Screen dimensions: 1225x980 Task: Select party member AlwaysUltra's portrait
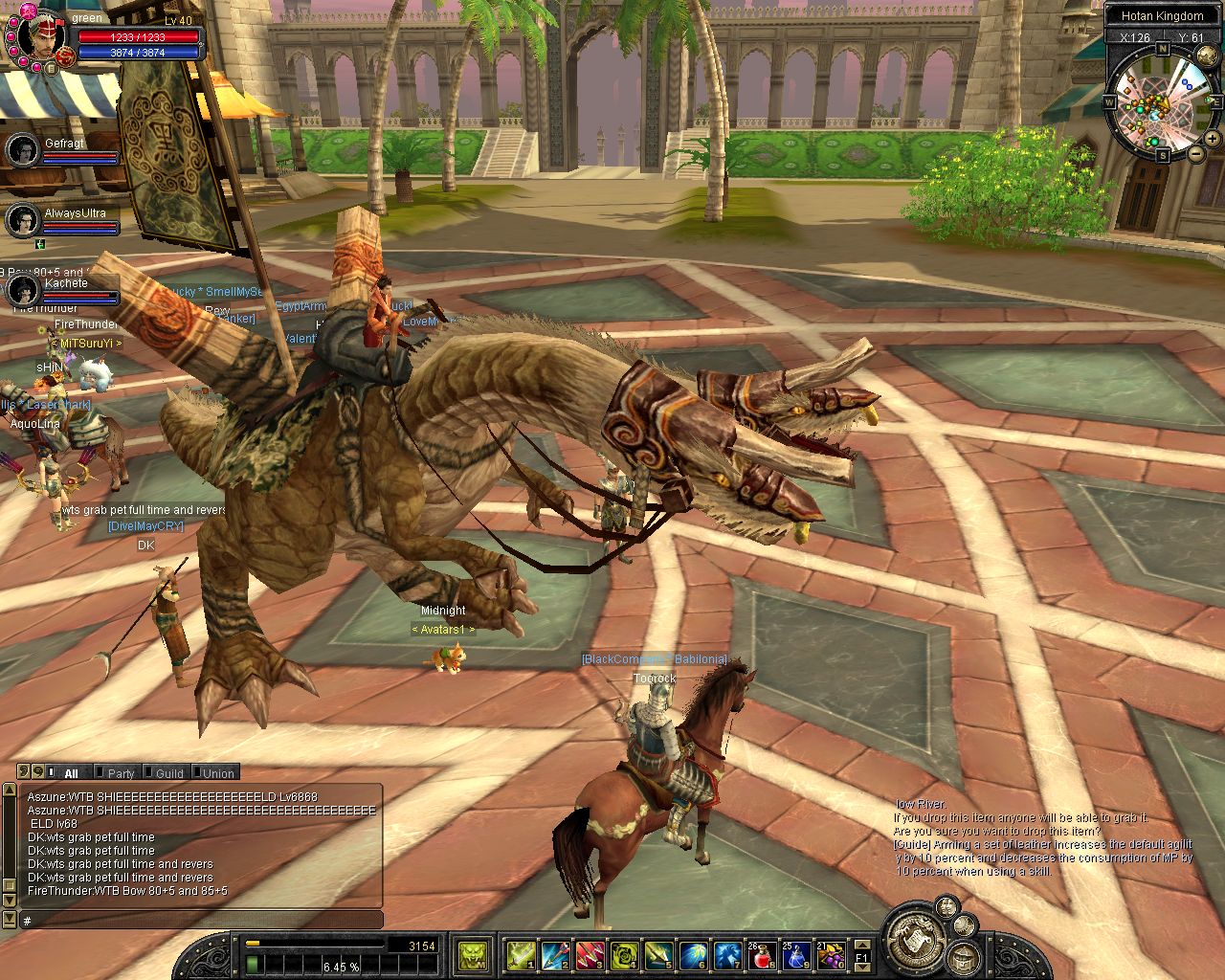23,221
